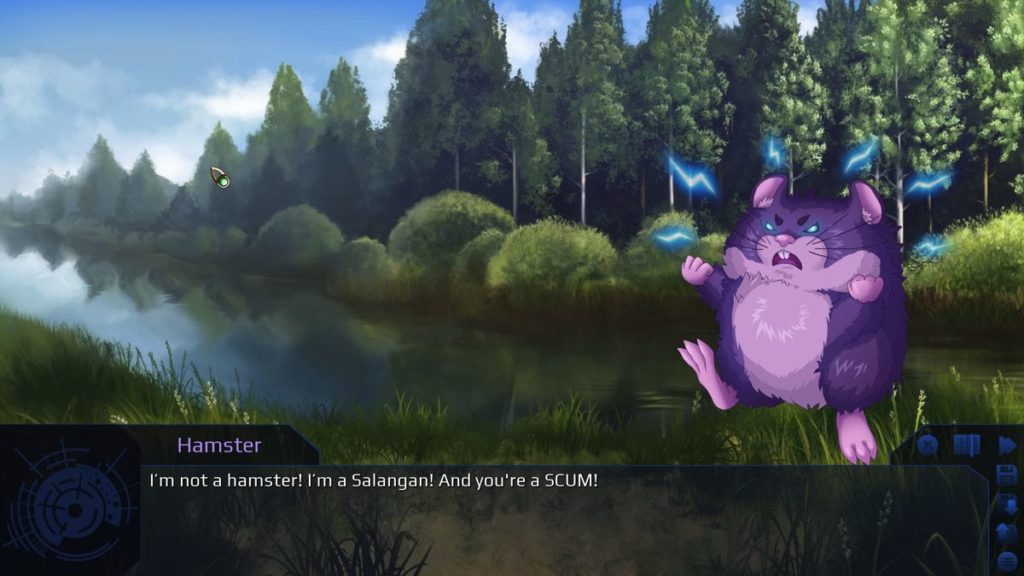Hide the dialogue box with the X icon
Viewport: 1024px width, 576px height.
pos(927,446)
